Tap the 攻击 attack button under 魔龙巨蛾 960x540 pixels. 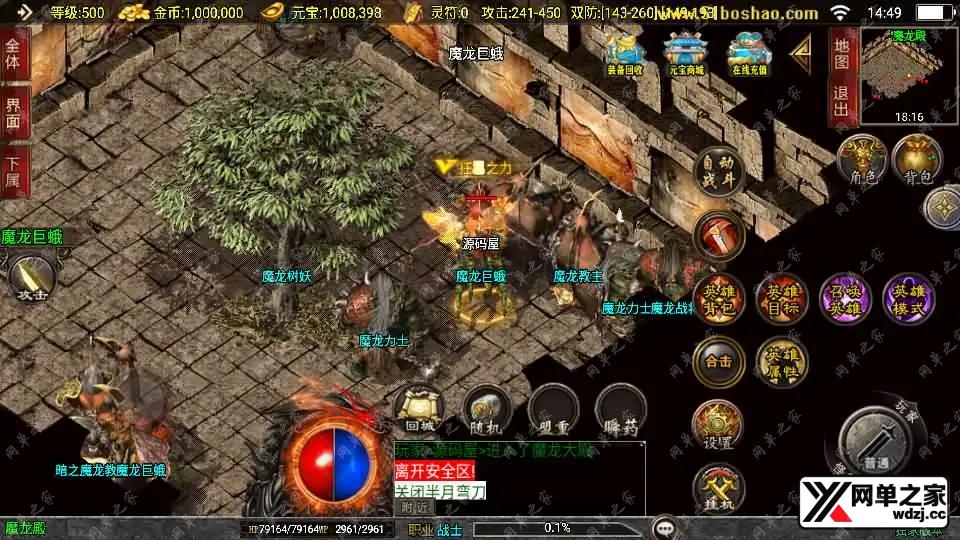click(30, 277)
